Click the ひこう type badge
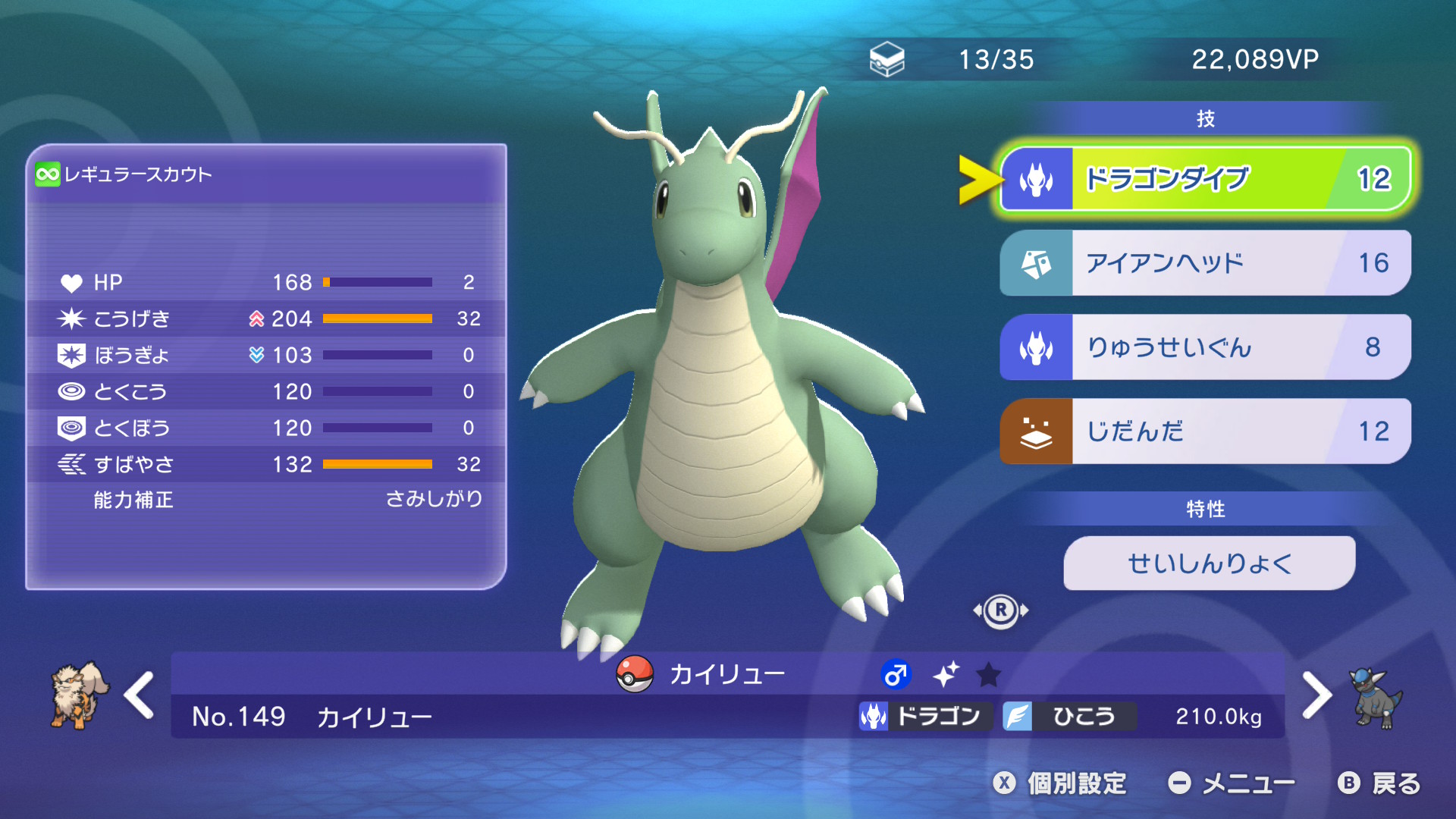Viewport: 1456px width, 819px height. (1068, 716)
